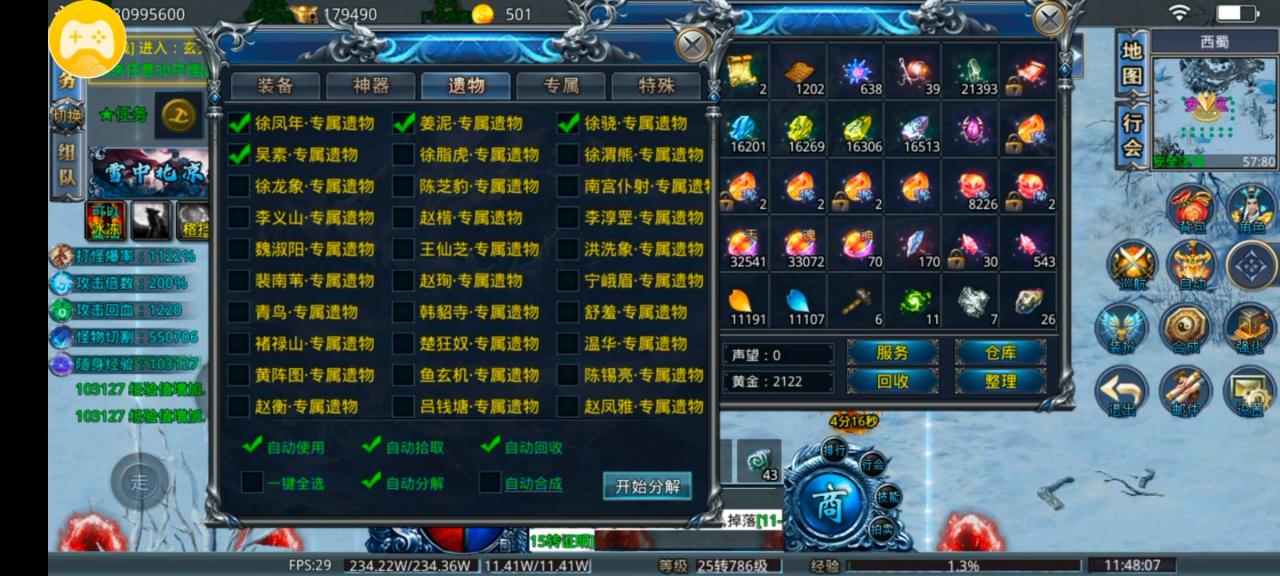Image resolution: width=1280 pixels, height=576 pixels.
Task: Open the 神器 tab
Action: (370, 86)
